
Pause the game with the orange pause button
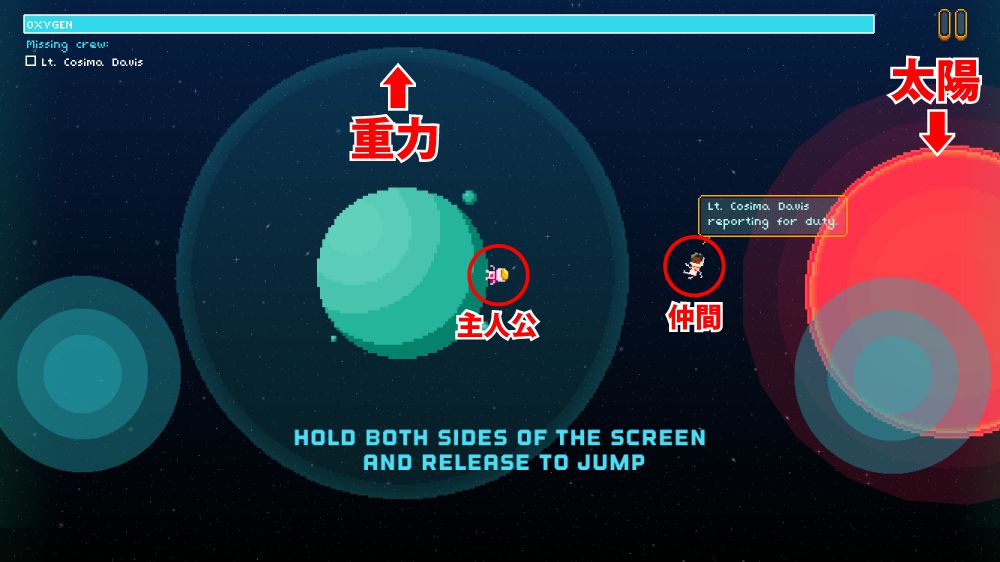click(952, 24)
